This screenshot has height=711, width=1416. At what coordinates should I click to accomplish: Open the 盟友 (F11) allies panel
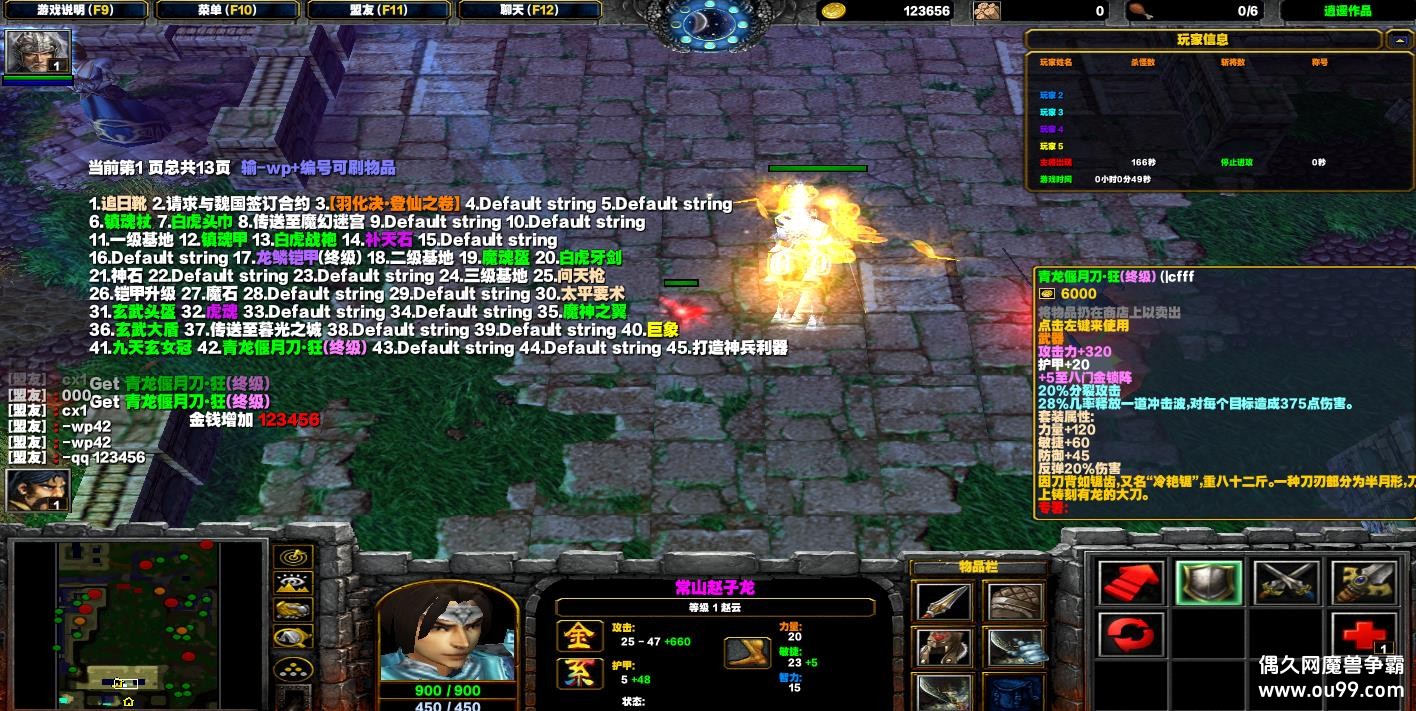378,10
